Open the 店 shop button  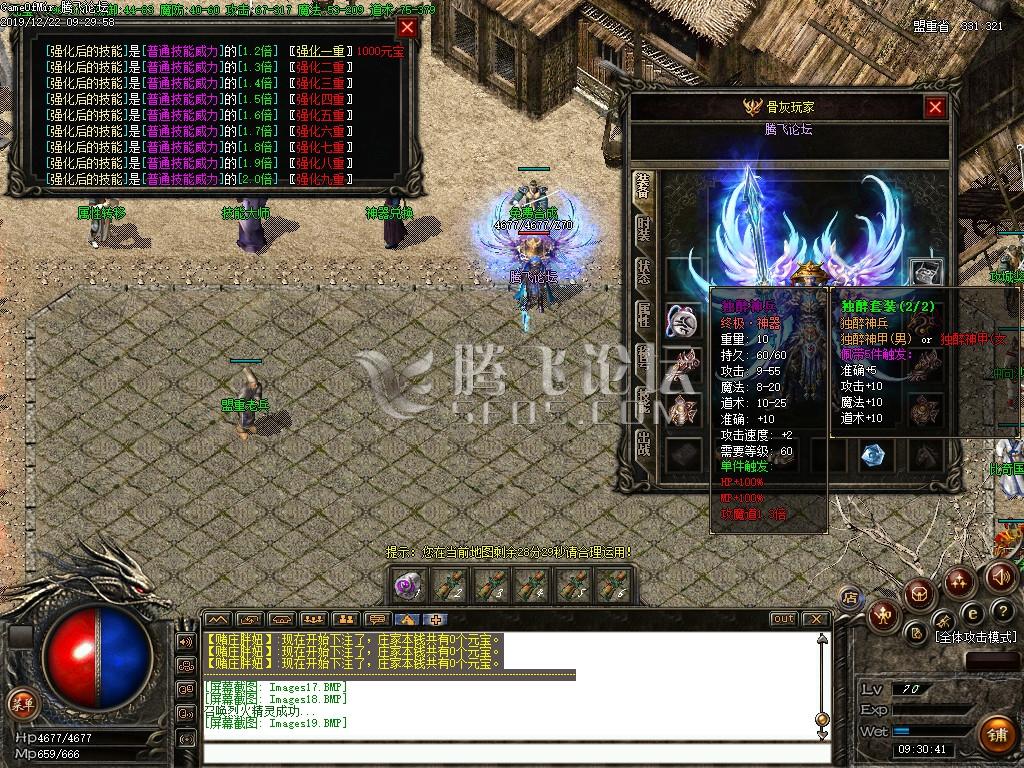pos(851,597)
